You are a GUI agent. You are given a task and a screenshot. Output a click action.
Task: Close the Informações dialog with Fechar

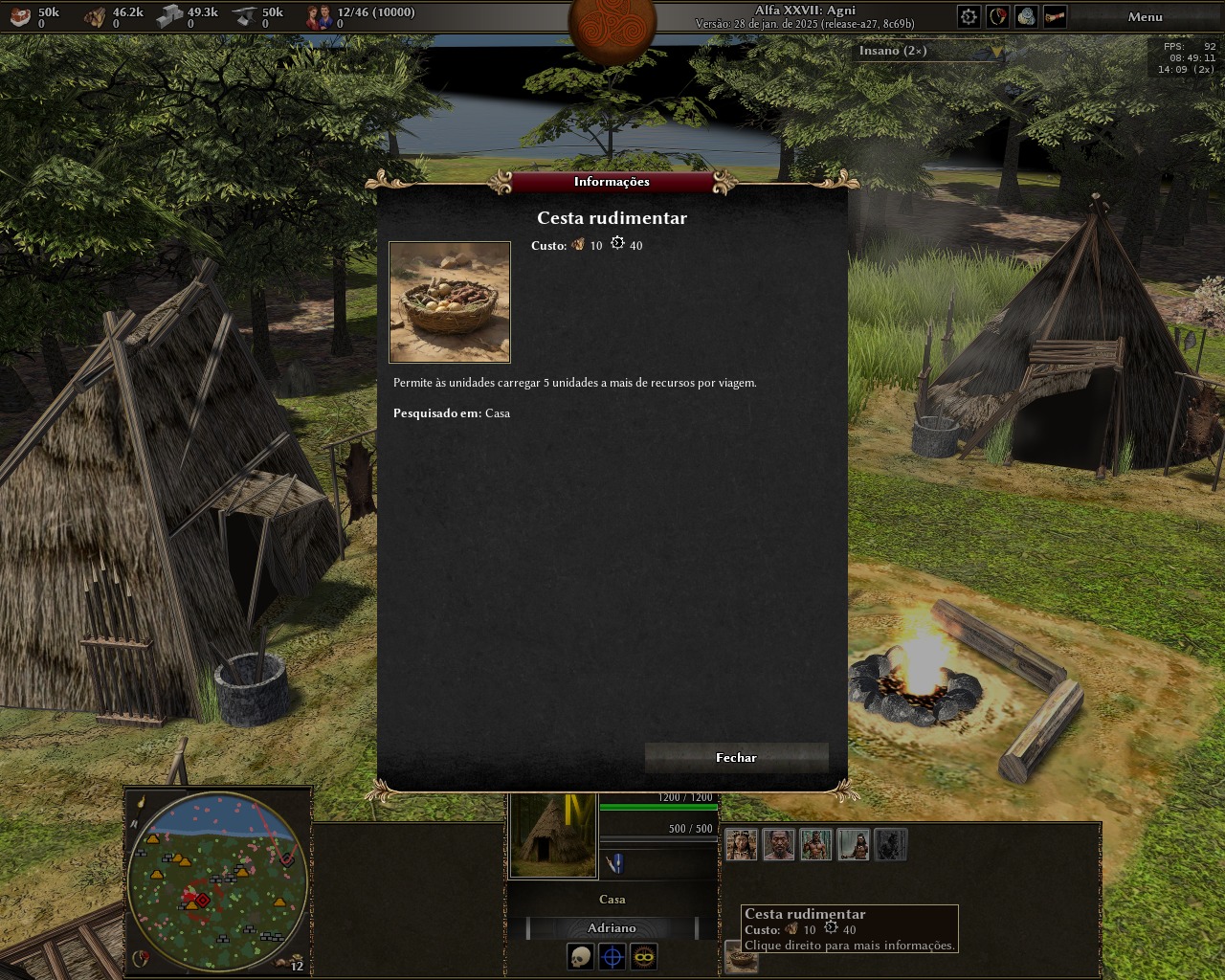coord(736,757)
